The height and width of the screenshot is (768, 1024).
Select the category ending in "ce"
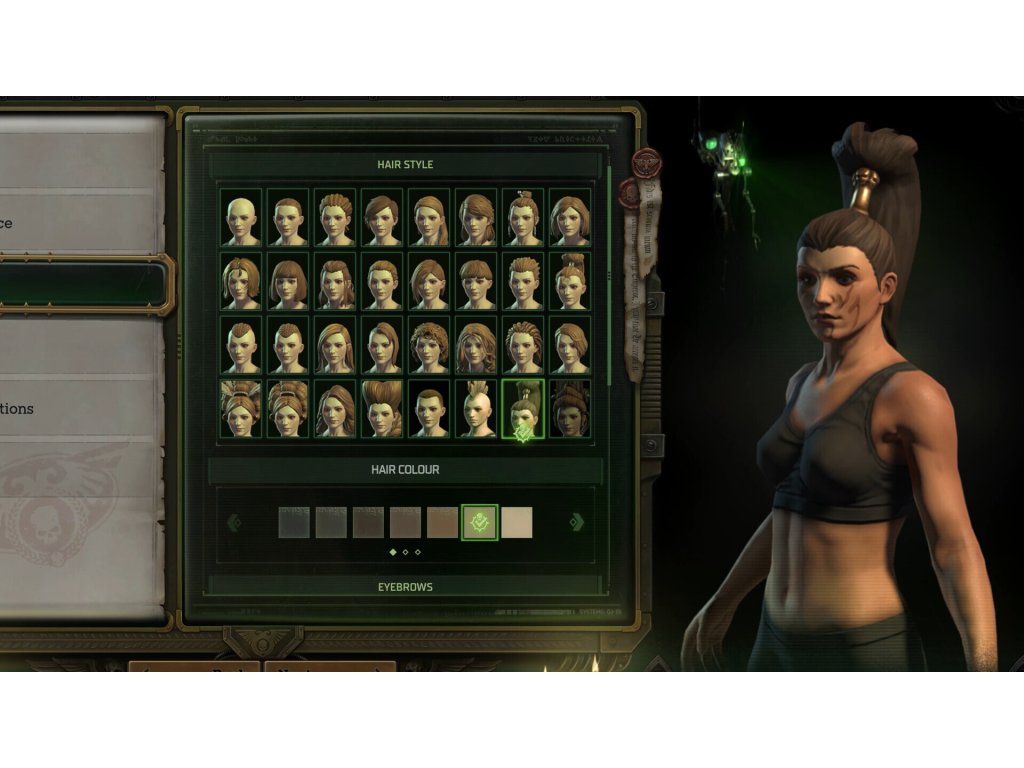(82, 223)
